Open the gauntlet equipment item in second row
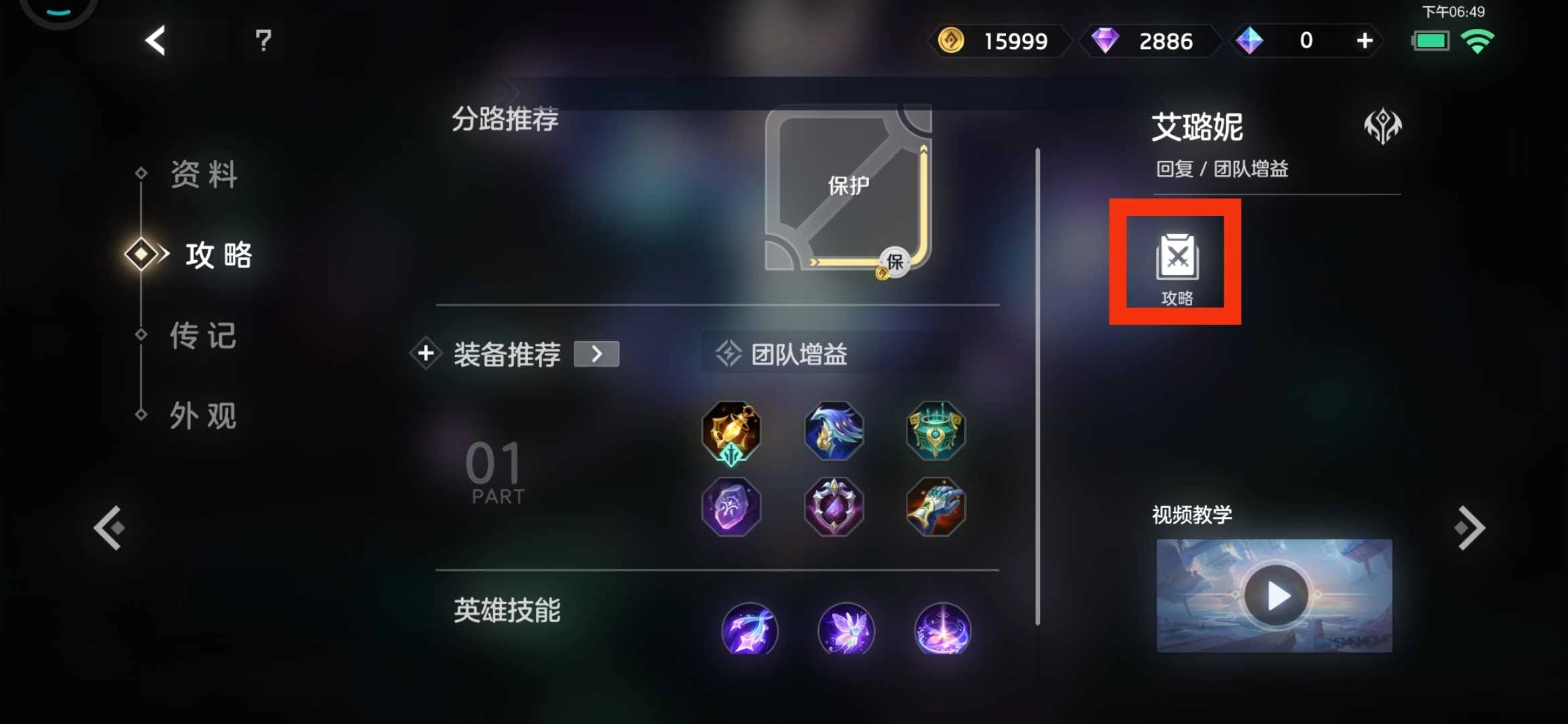The width and height of the screenshot is (1568, 724). tap(936, 507)
